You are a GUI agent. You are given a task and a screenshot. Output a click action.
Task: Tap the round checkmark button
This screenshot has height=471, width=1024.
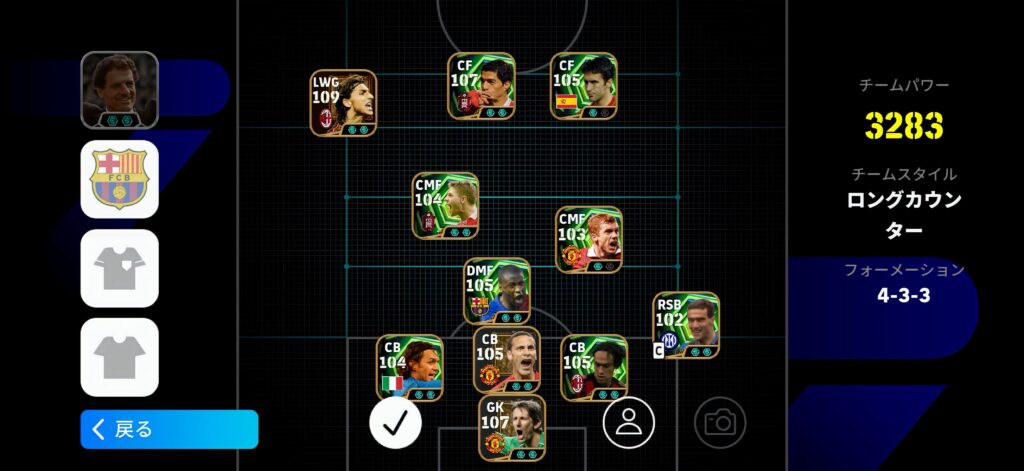(395, 423)
